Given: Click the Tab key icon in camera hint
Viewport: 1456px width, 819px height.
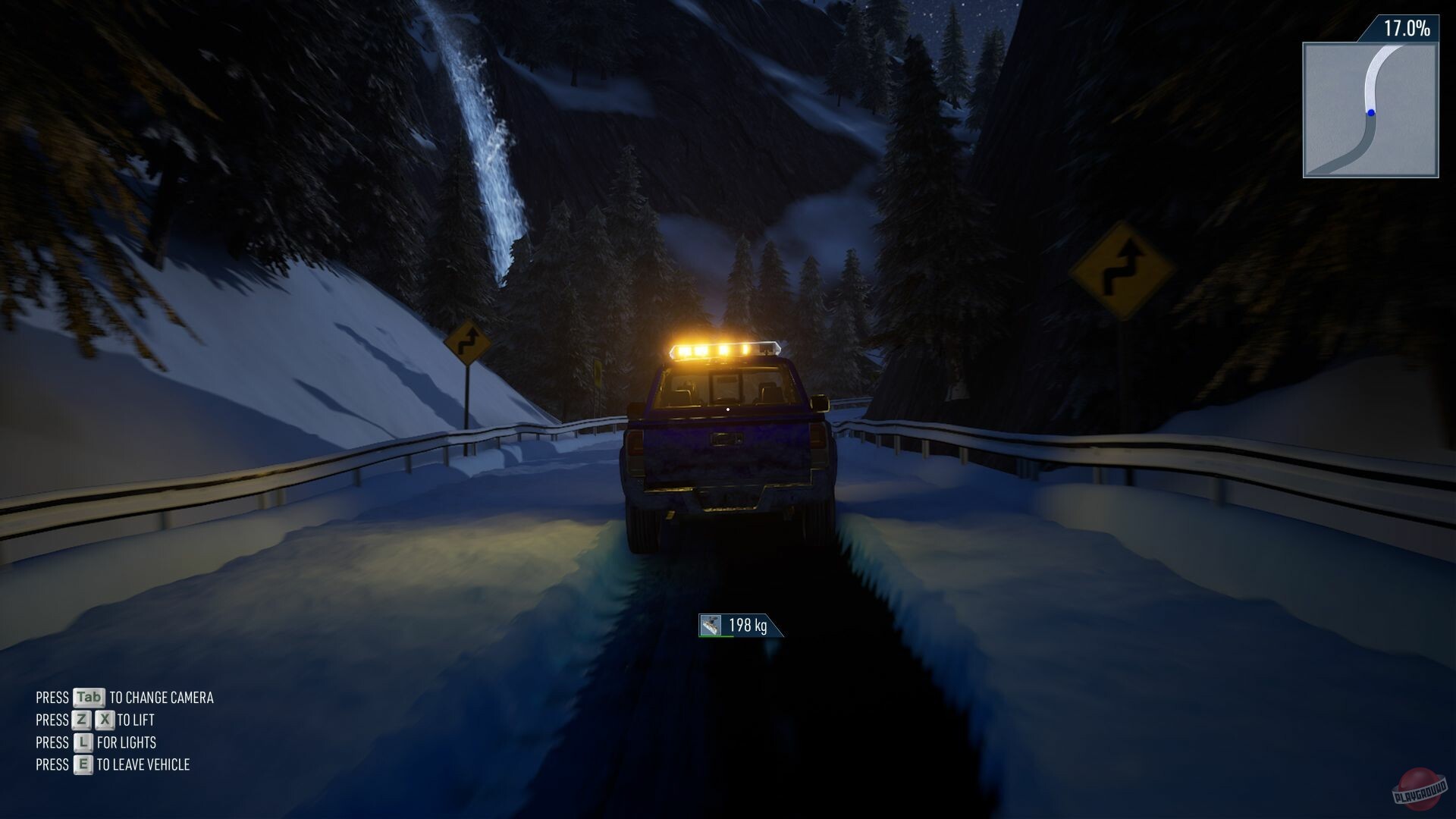Looking at the screenshot, I should tap(89, 698).
